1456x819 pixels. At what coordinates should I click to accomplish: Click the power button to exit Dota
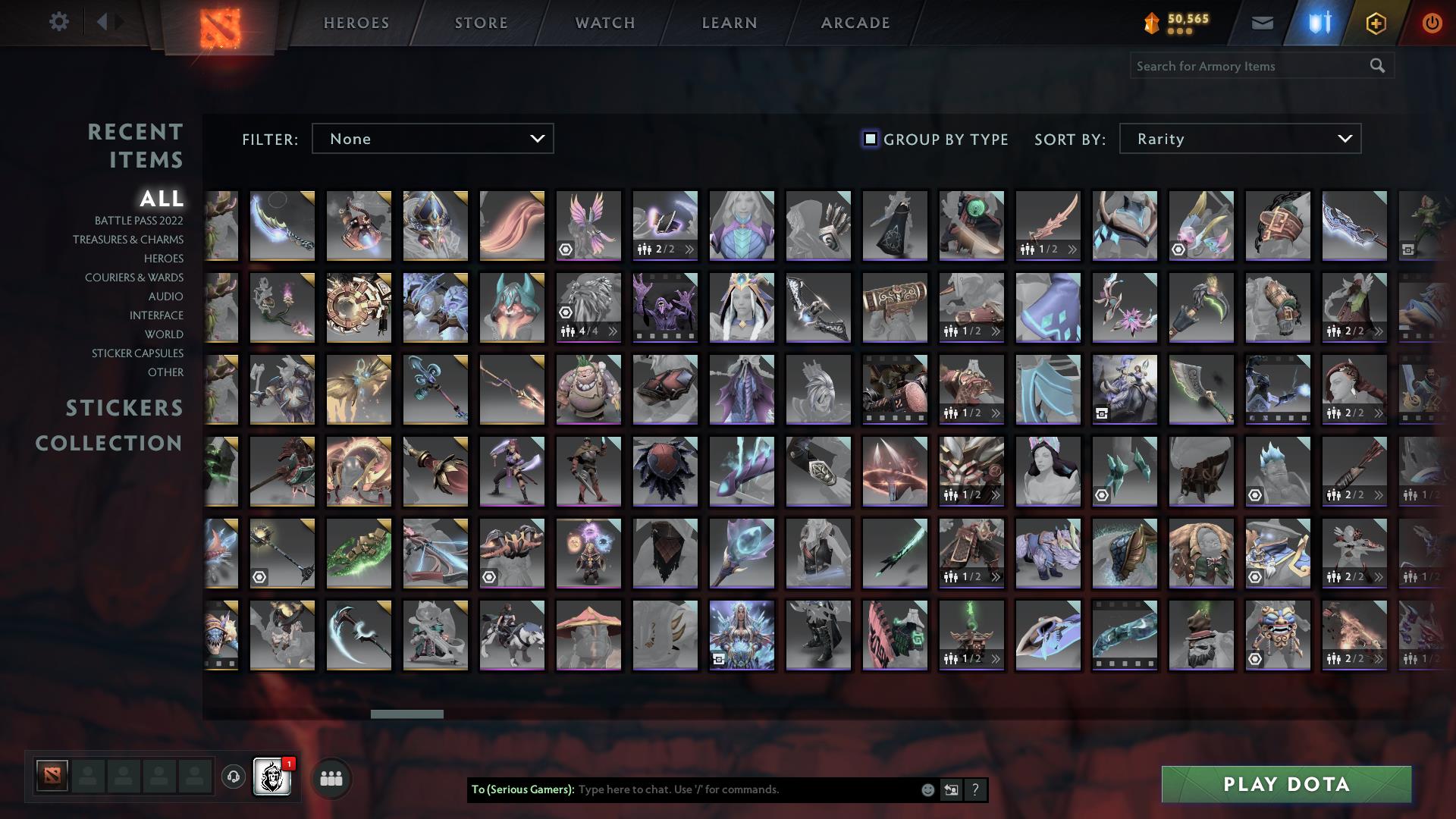[x=1431, y=23]
